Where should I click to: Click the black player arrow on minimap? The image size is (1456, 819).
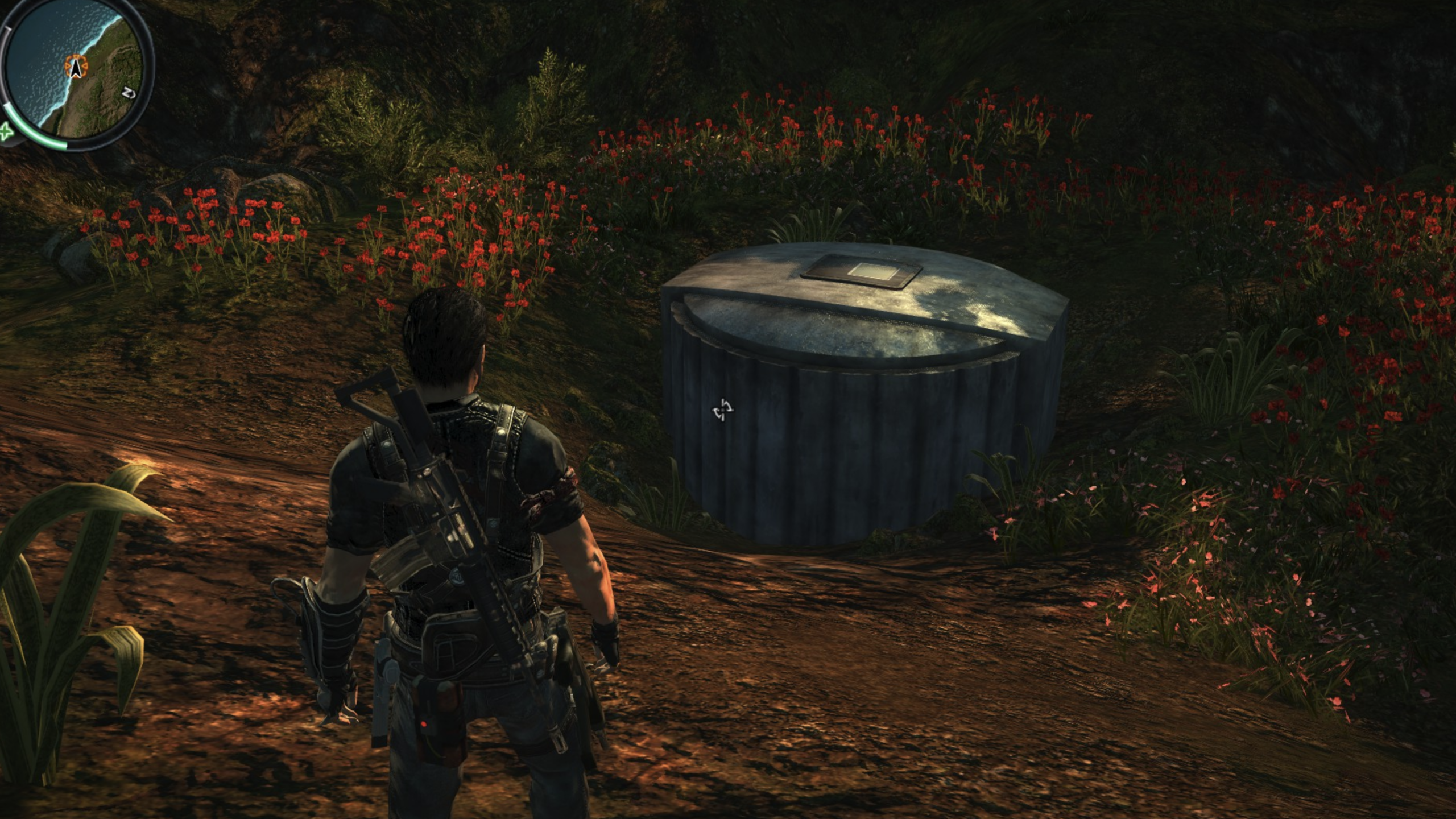point(75,68)
